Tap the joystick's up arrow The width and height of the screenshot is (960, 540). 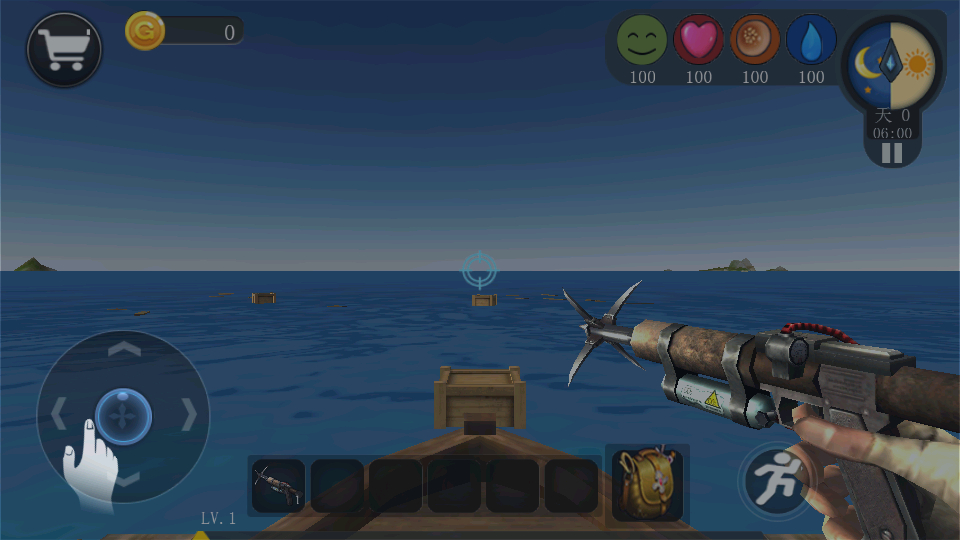tap(123, 349)
